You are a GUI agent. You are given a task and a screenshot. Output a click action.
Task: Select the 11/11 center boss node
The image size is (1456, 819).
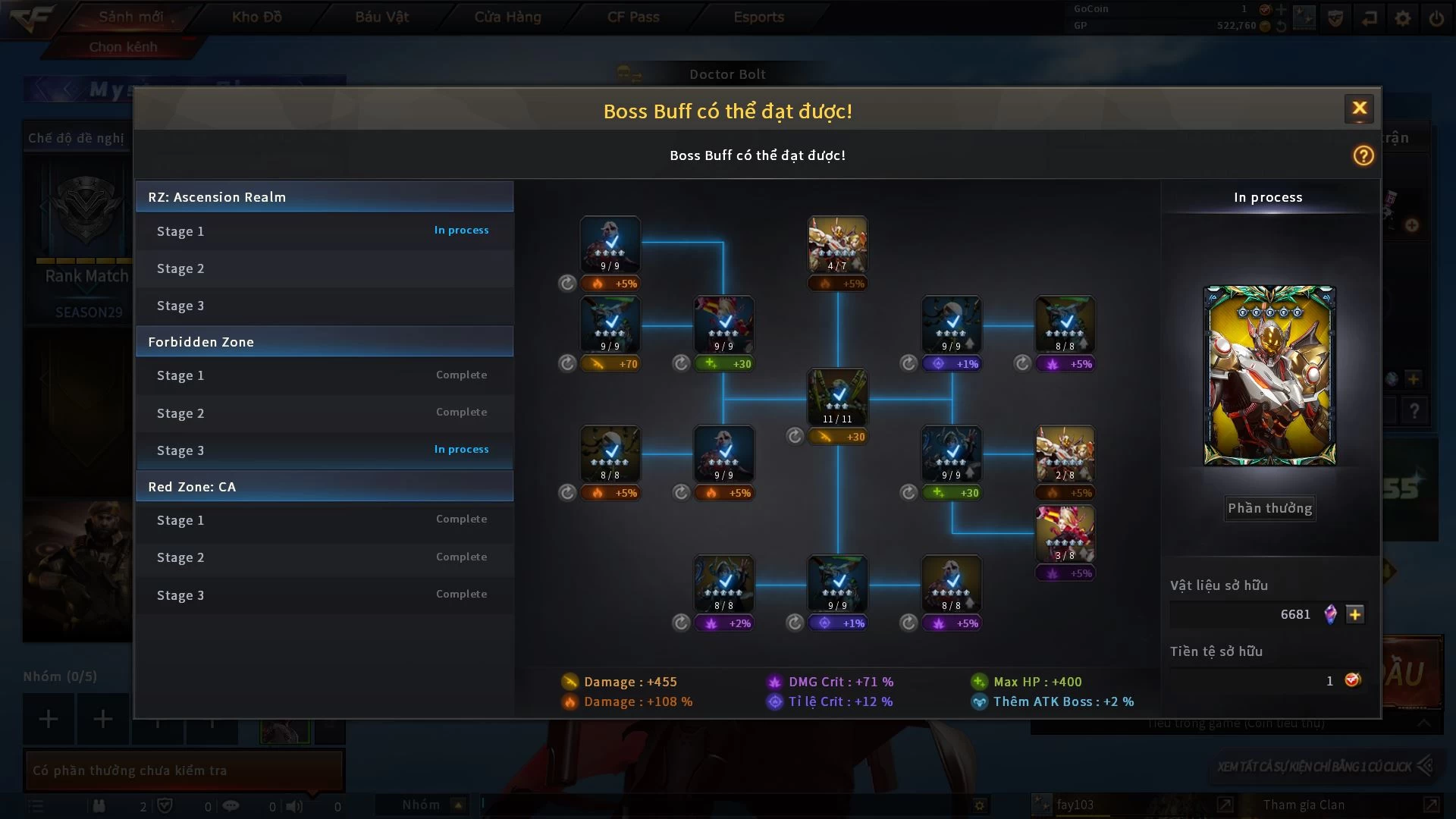click(x=837, y=397)
